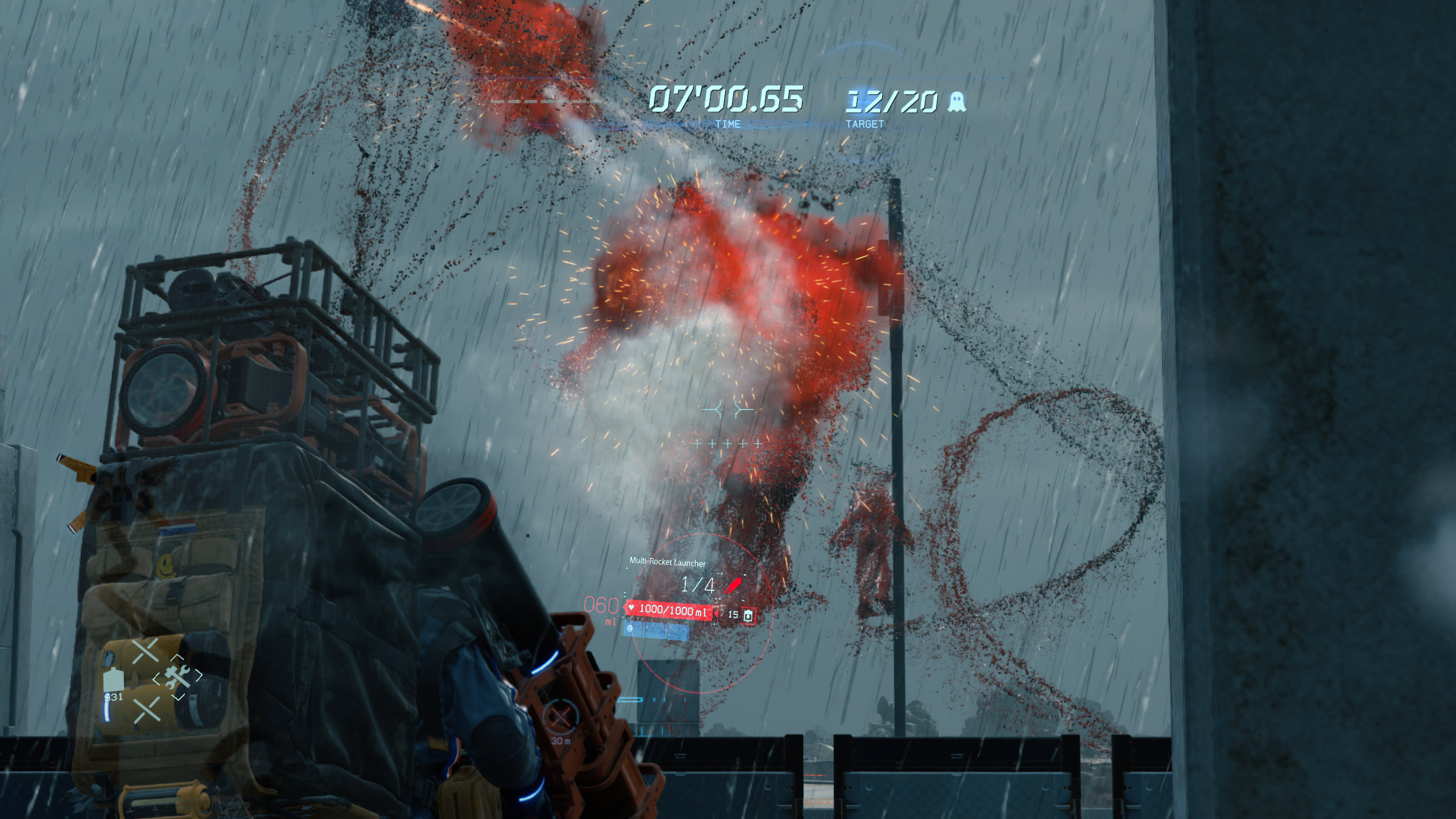Click the container icon above 31
This screenshot has height=819, width=1456.
tap(114, 679)
